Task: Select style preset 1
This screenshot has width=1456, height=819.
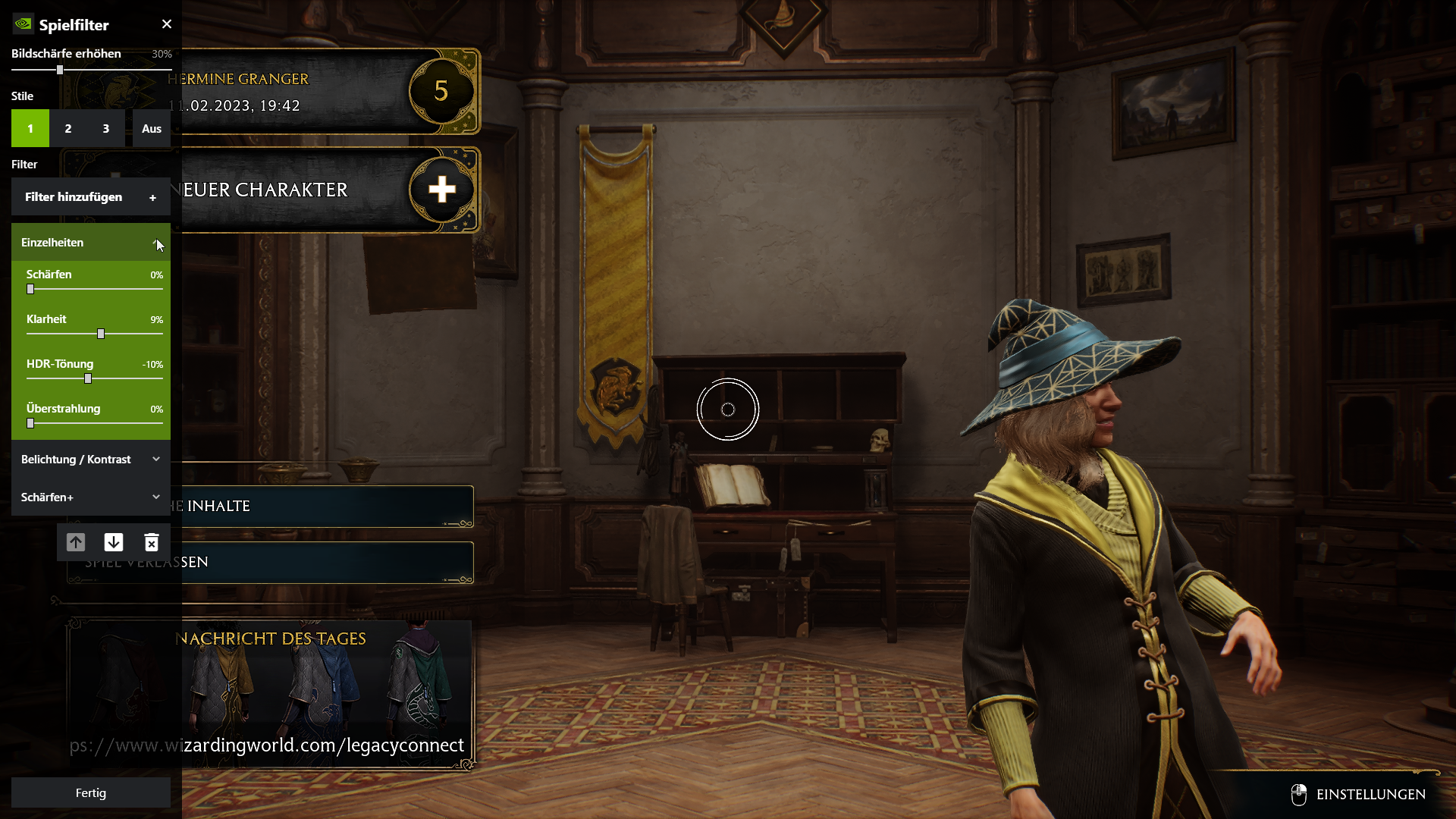Action: [x=30, y=128]
